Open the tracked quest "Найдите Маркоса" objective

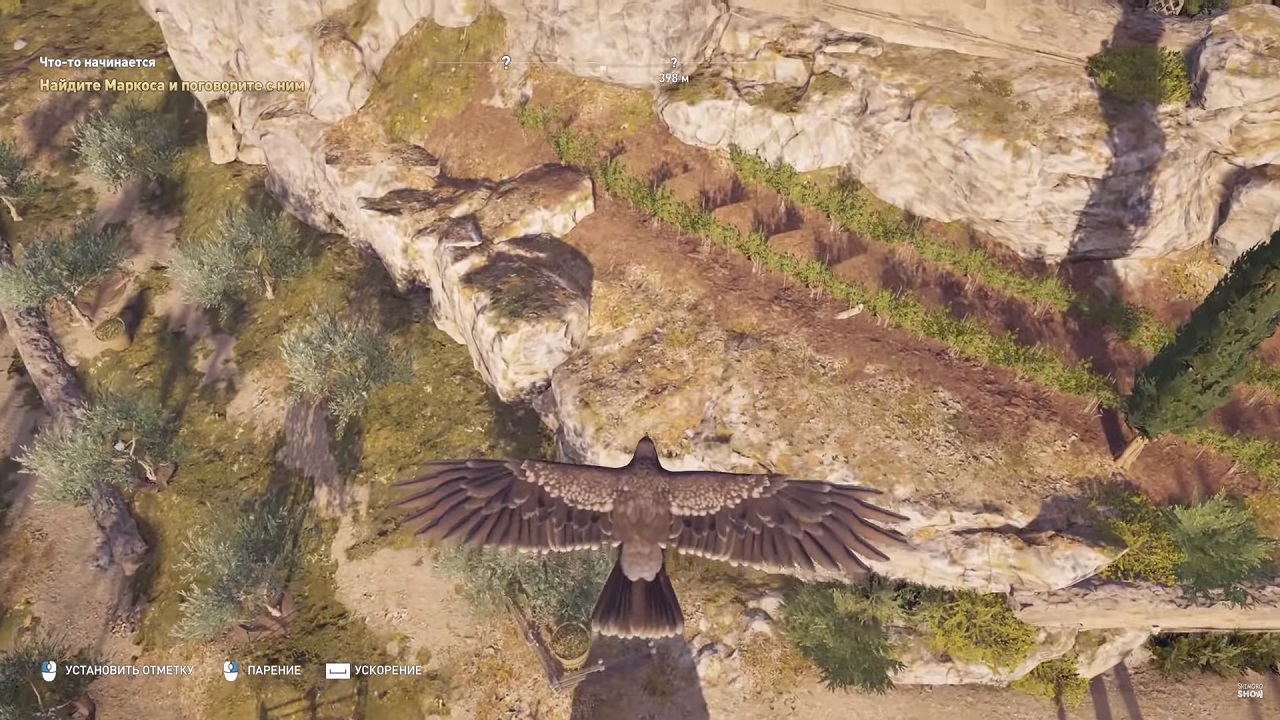[x=172, y=86]
